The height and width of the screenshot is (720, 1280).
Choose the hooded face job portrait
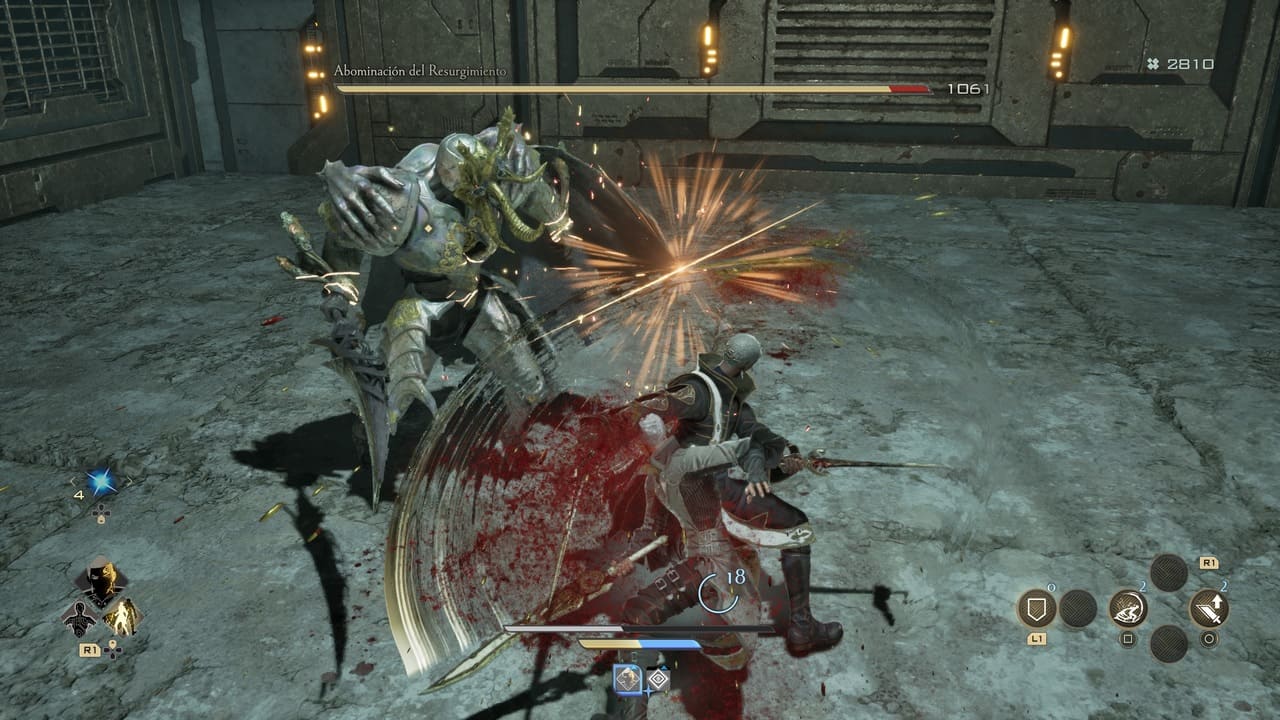point(101,579)
